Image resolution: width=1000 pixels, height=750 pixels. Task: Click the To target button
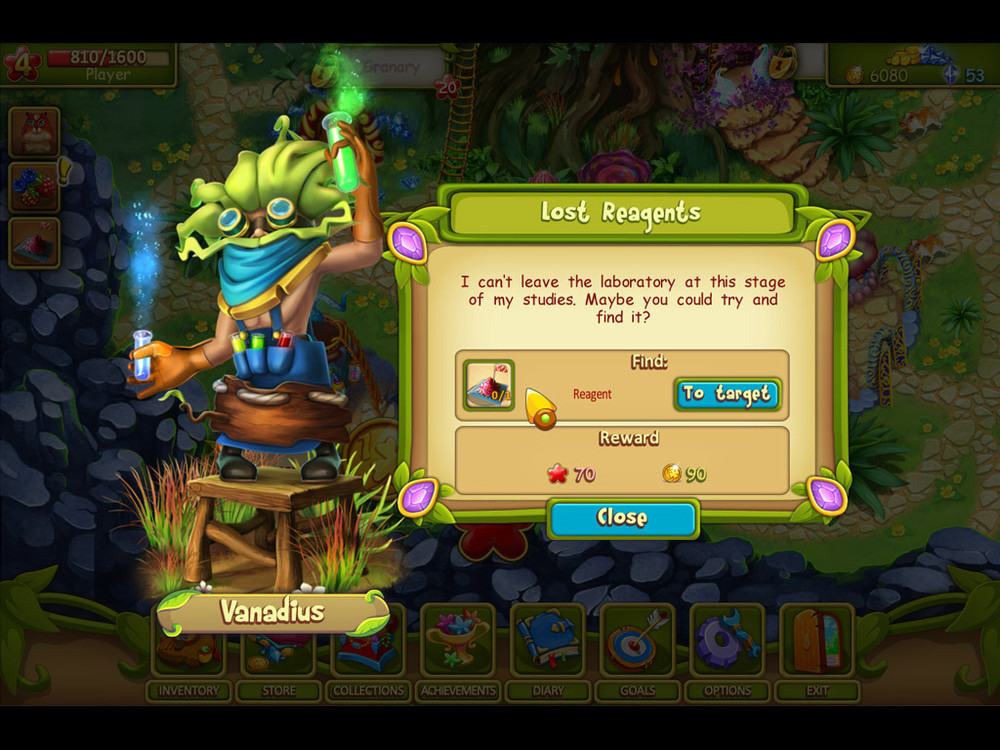(x=727, y=394)
